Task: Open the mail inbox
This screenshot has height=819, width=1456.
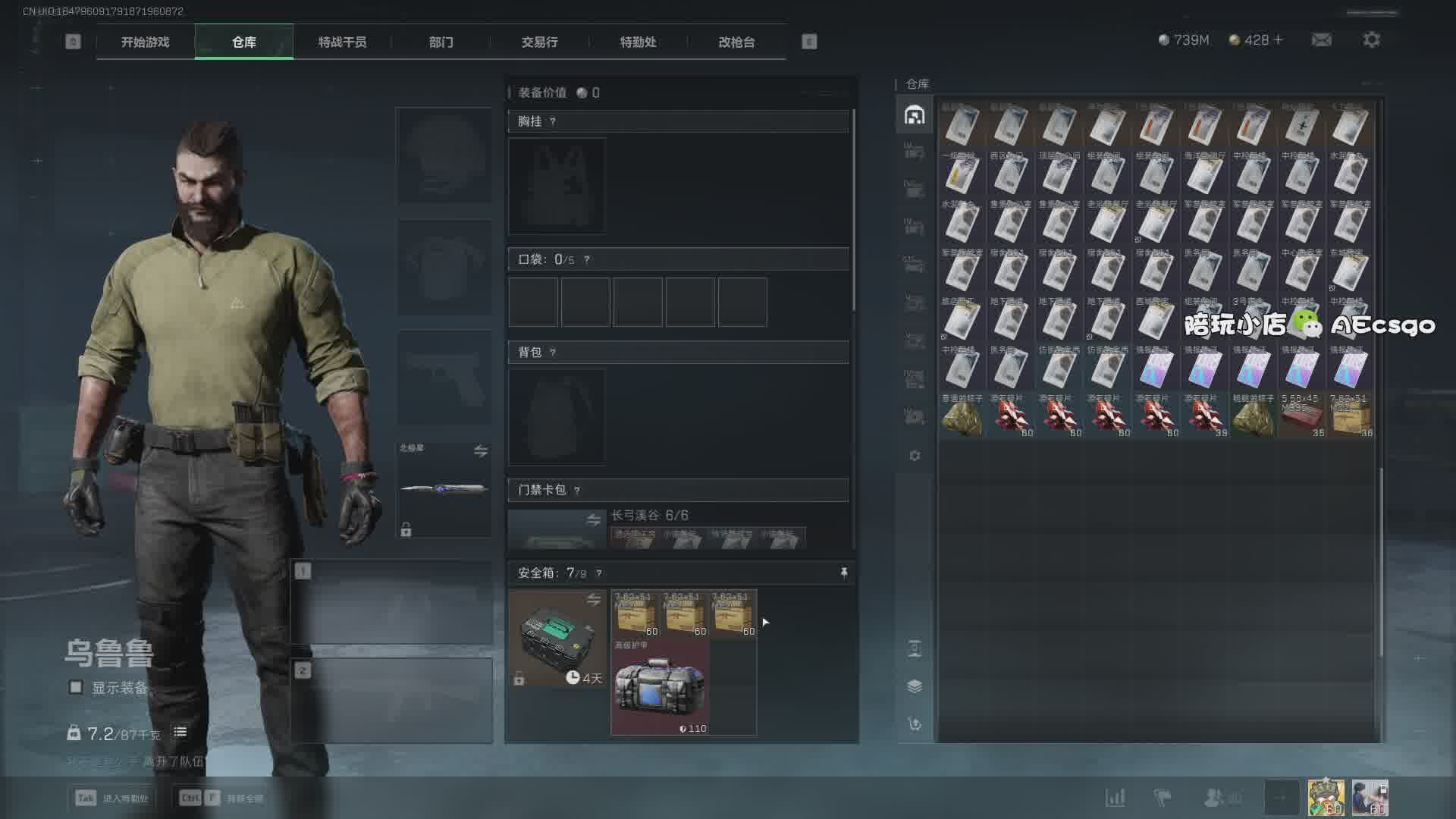Action: (x=1321, y=39)
